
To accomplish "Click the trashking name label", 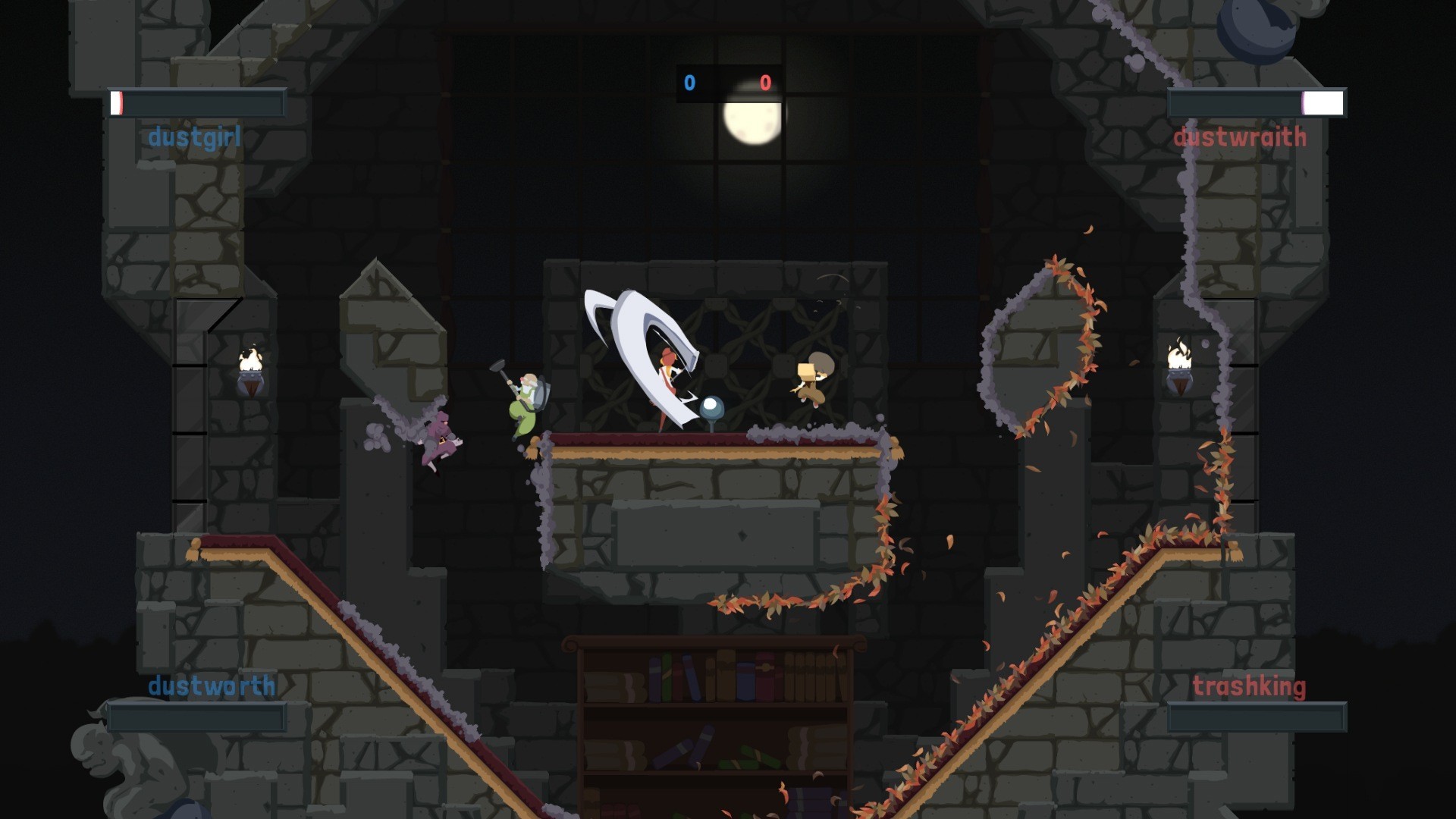I will point(1248,686).
